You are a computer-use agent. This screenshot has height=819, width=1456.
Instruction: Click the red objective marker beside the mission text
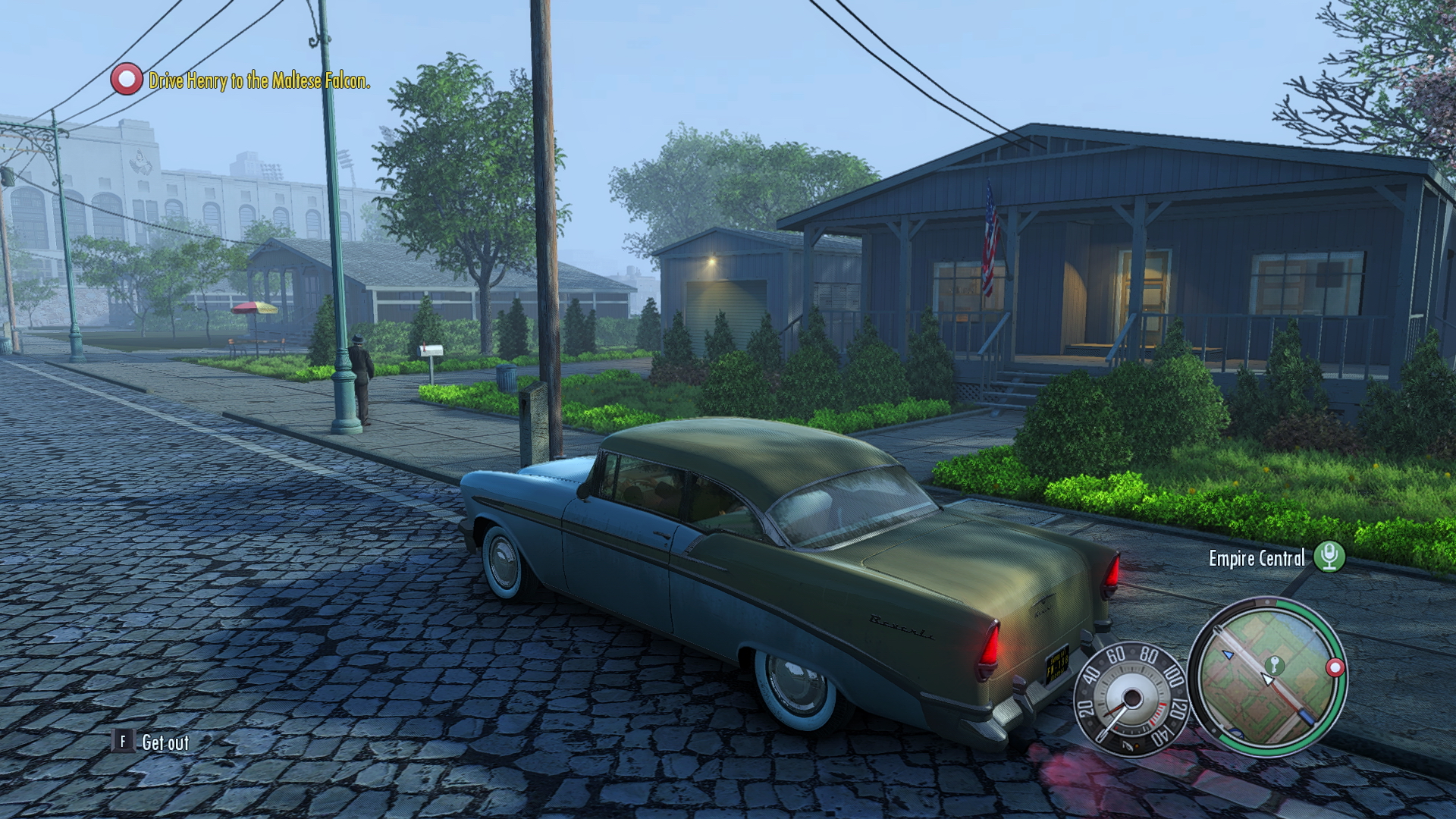[x=126, y=79]
